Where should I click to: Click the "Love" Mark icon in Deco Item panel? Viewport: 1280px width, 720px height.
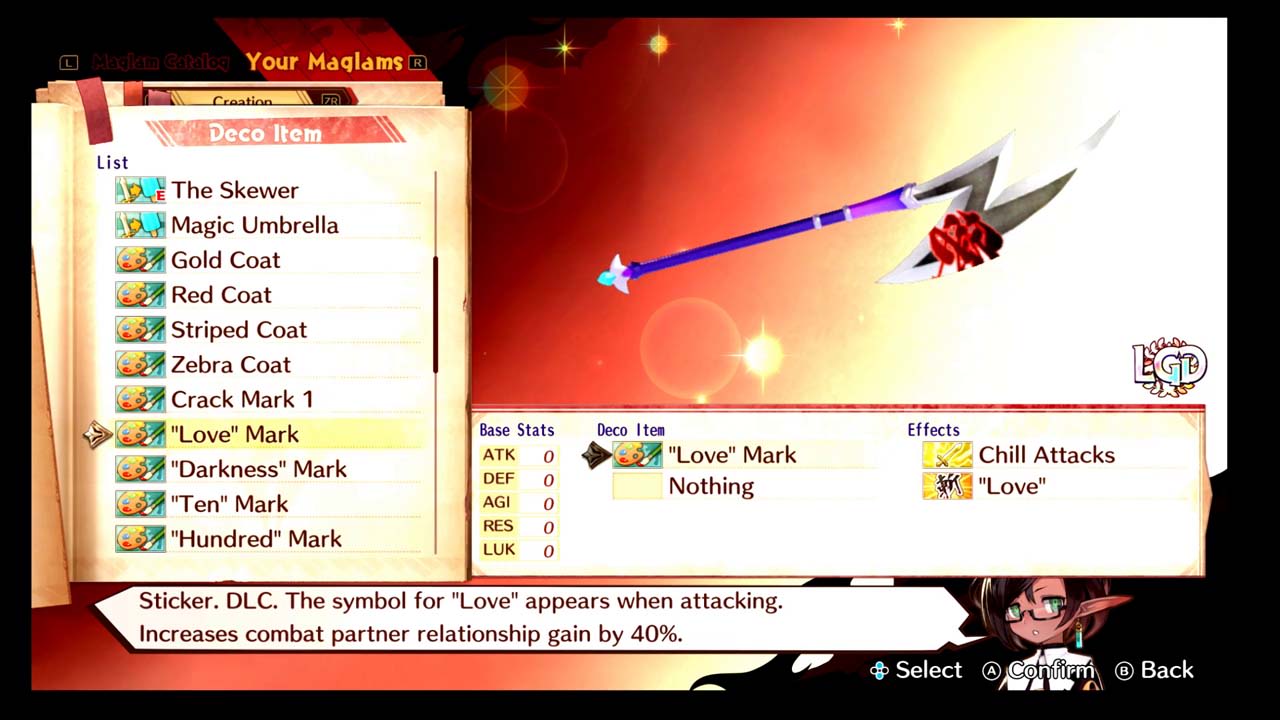pos(637,455)
